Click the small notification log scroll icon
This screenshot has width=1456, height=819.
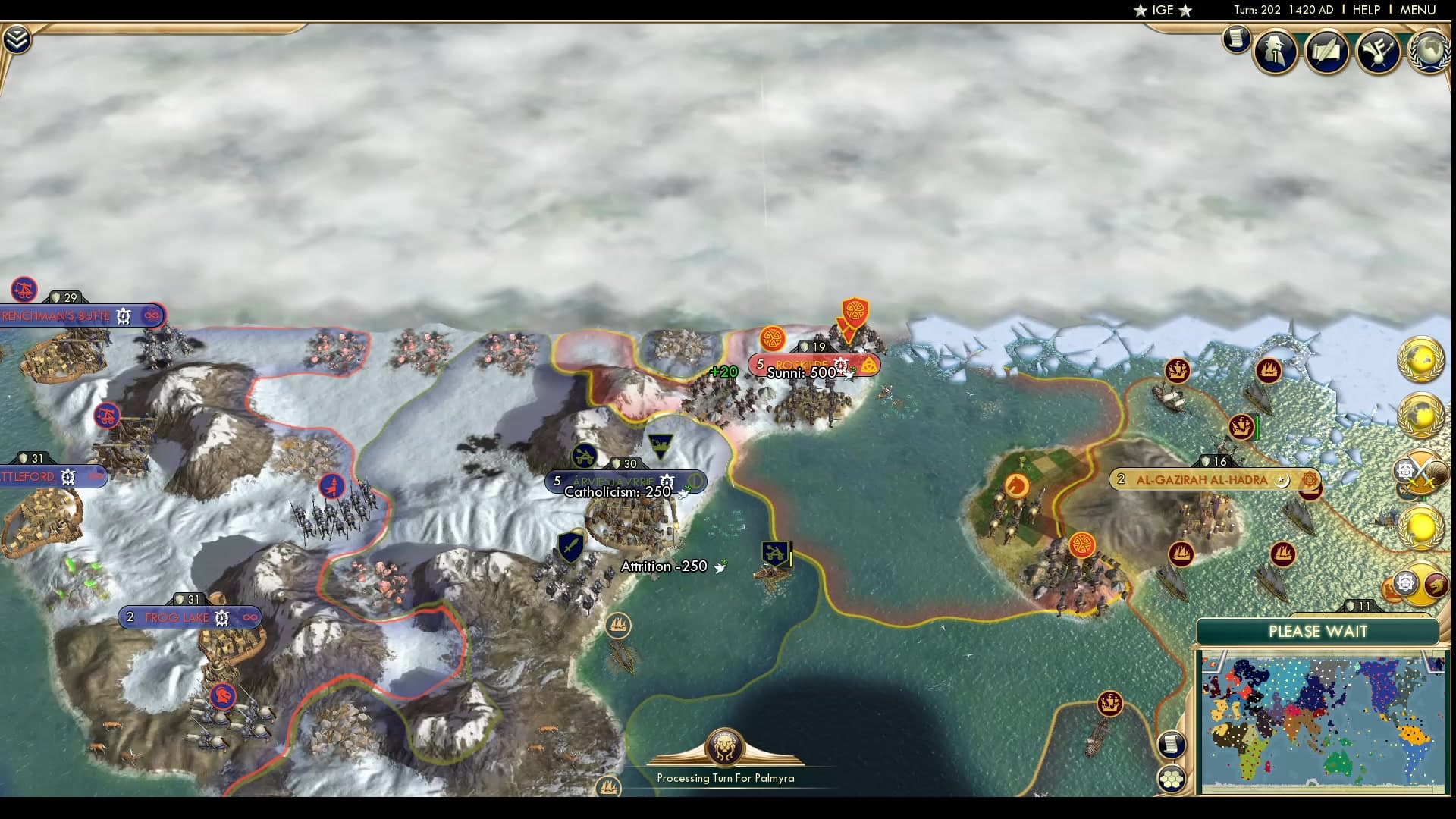point(1237,39)
